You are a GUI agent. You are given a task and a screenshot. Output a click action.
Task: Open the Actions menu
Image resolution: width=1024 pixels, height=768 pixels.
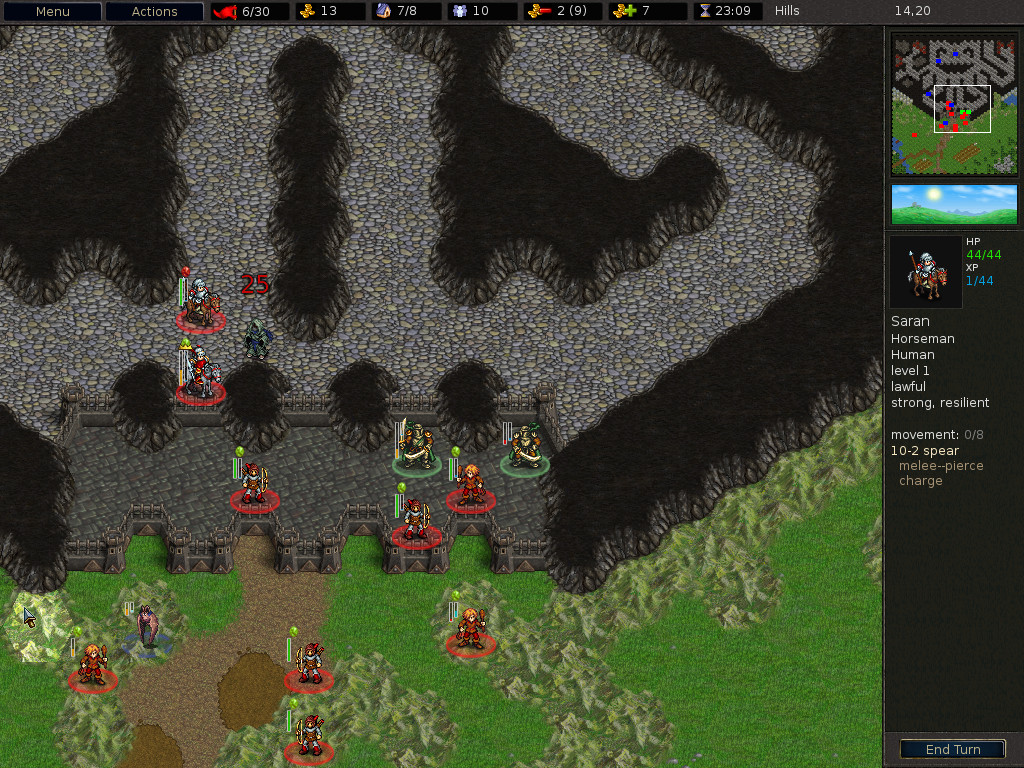pyautogui.click(x=155, y=12)
